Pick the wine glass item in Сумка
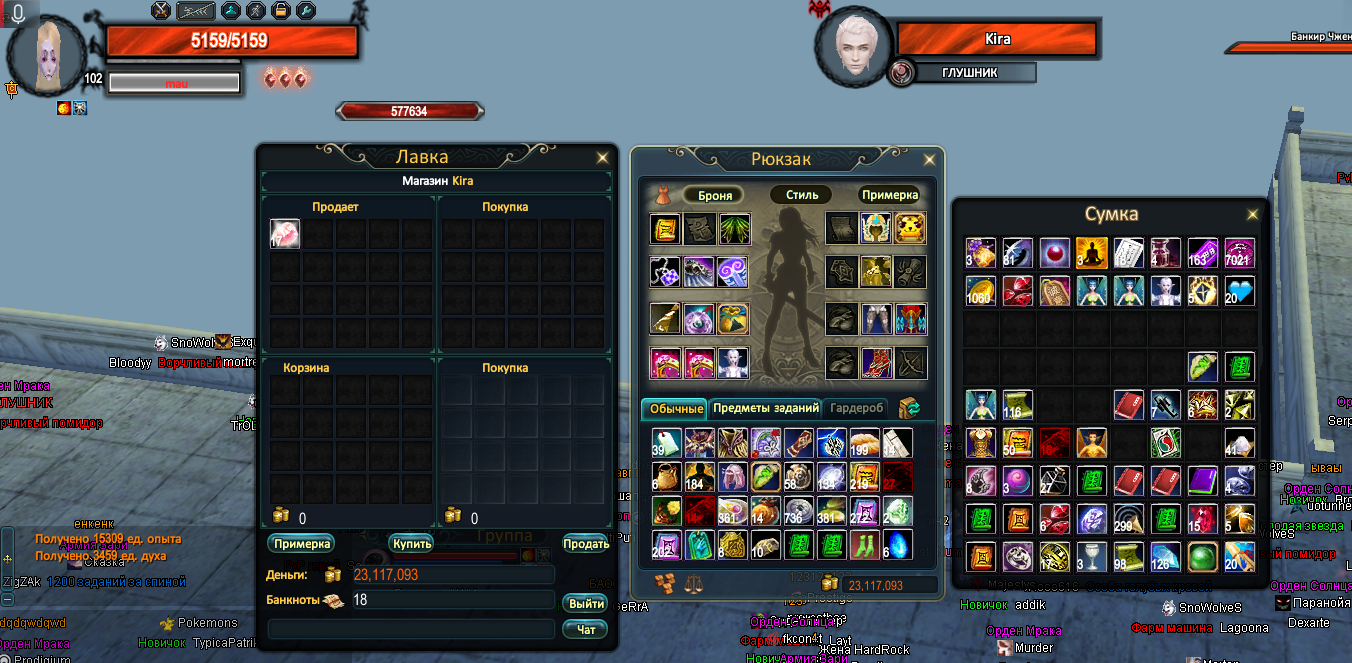Viewport: 1352px width, 663px height. (x=1091, y=557)
